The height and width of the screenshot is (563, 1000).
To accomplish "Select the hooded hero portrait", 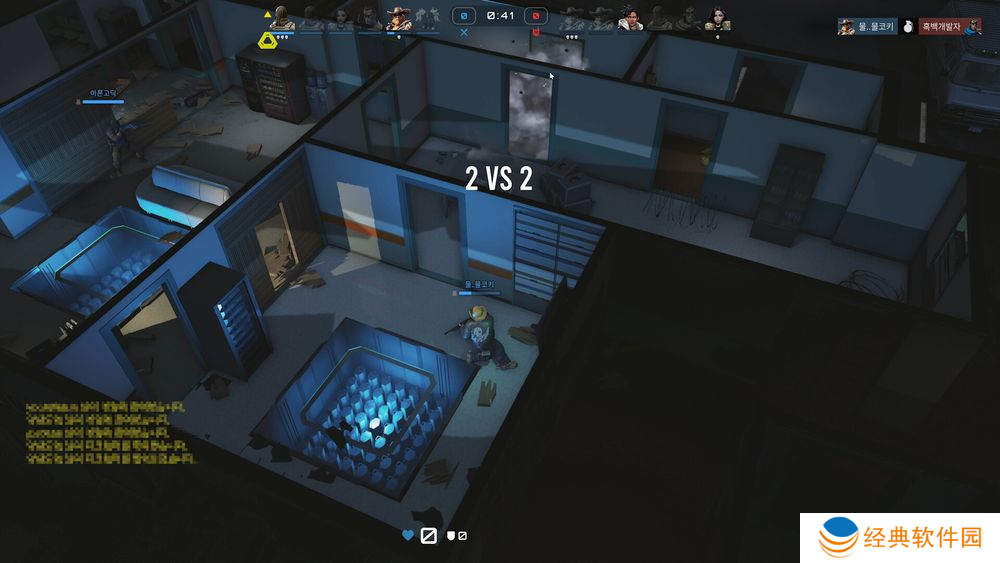I will tap(283, 18).
